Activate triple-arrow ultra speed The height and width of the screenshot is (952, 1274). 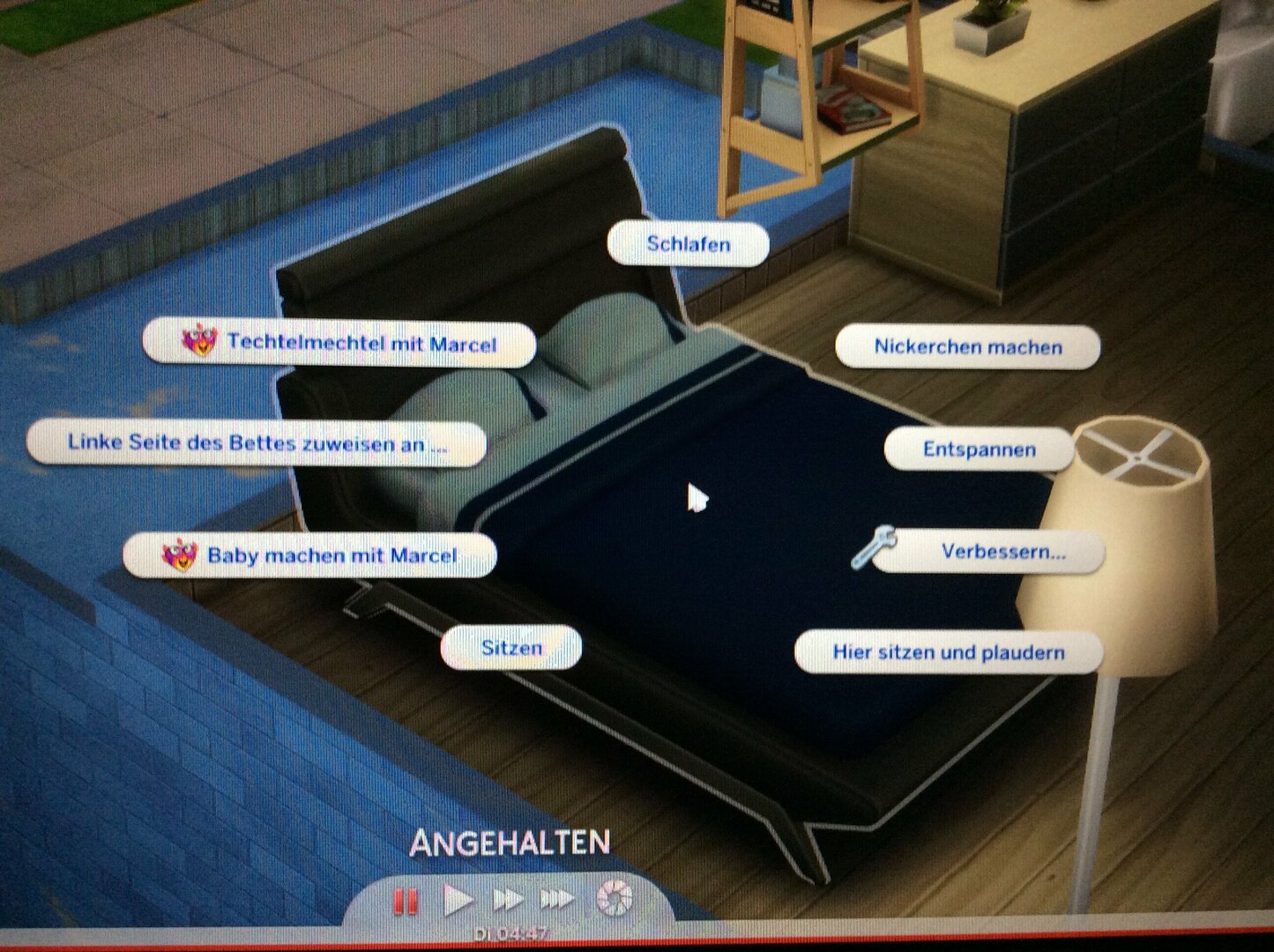[556, 901]
